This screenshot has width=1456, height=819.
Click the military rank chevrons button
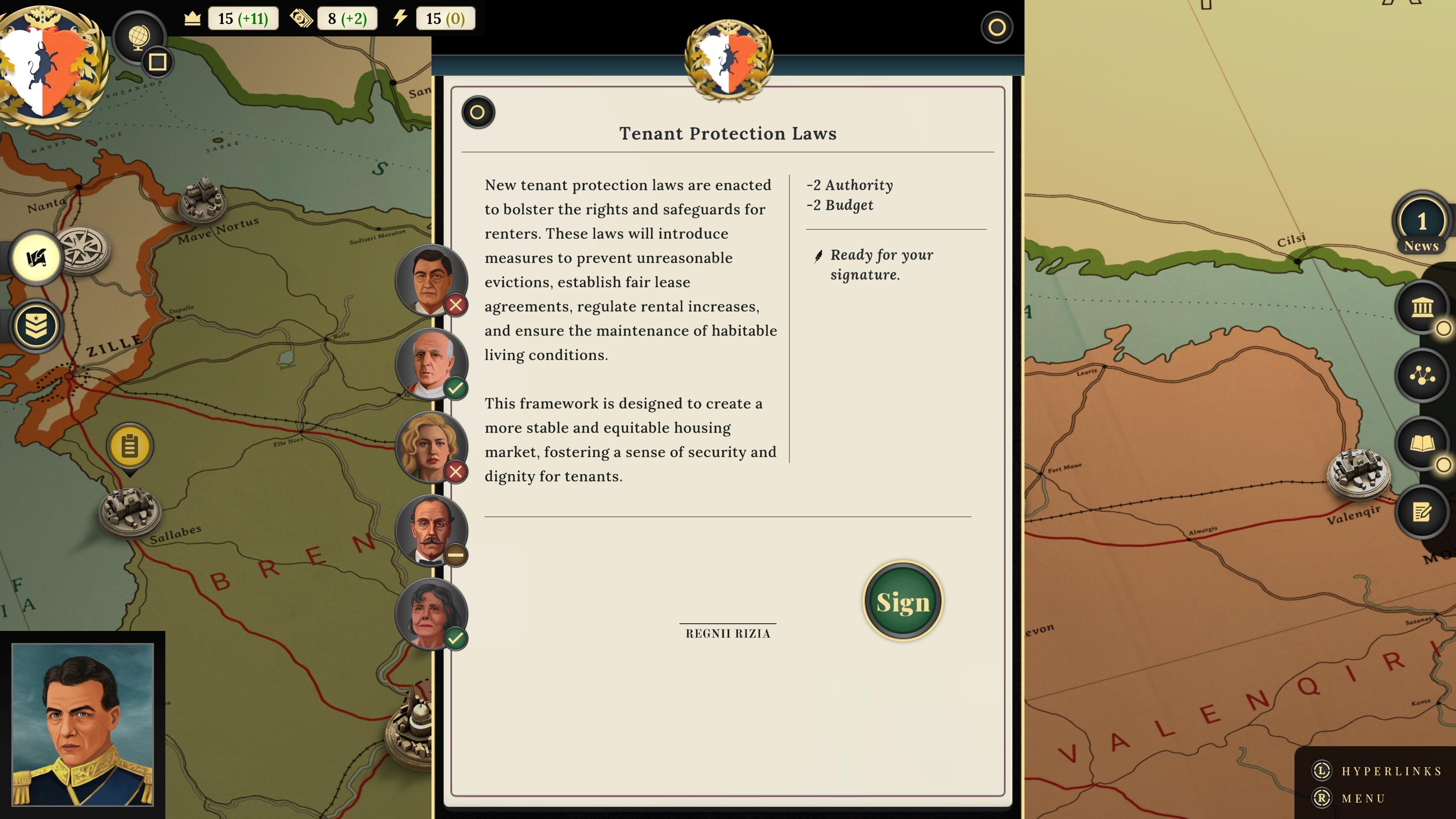37,326
